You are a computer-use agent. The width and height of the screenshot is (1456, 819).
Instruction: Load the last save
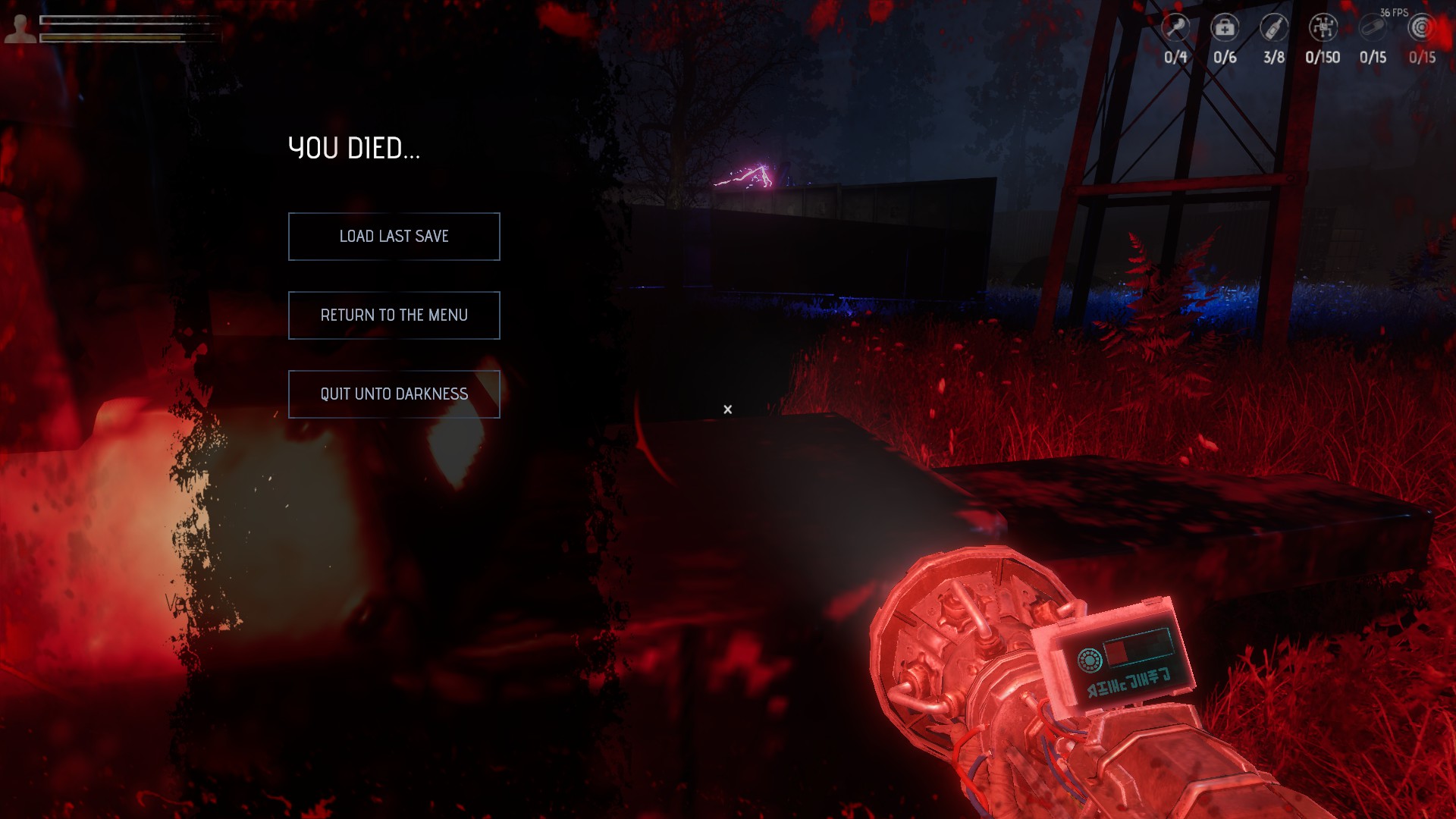[x=394, y=237]
